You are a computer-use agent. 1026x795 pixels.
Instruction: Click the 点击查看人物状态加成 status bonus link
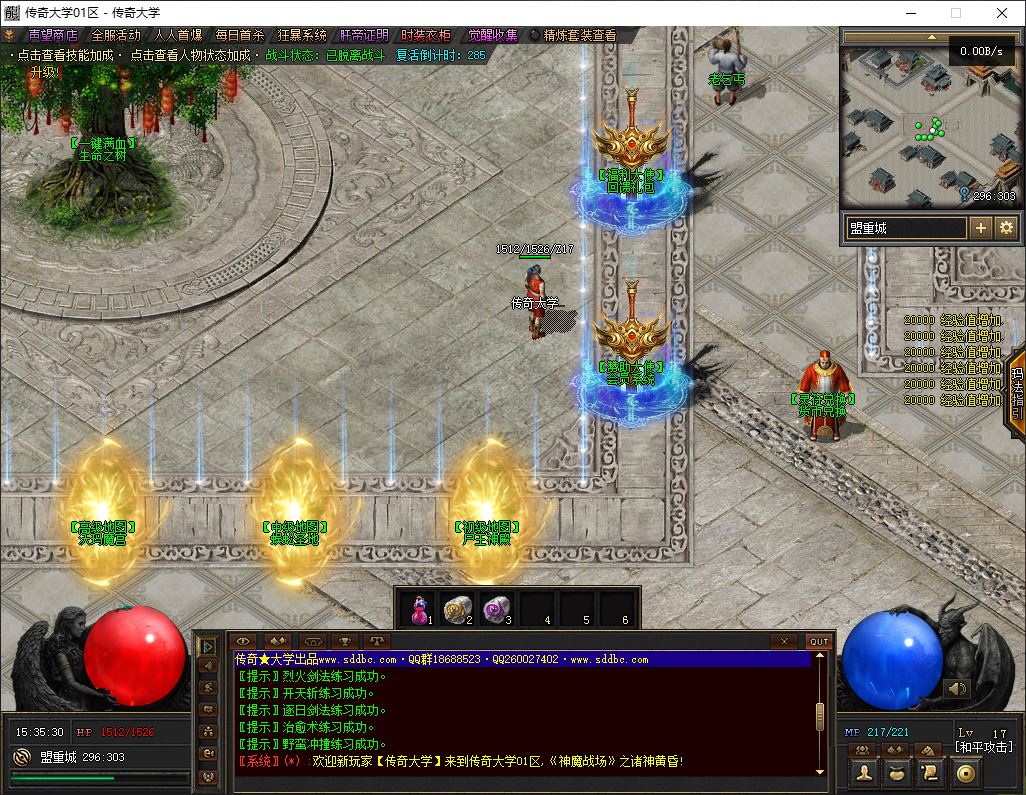[x=189, y=56]
